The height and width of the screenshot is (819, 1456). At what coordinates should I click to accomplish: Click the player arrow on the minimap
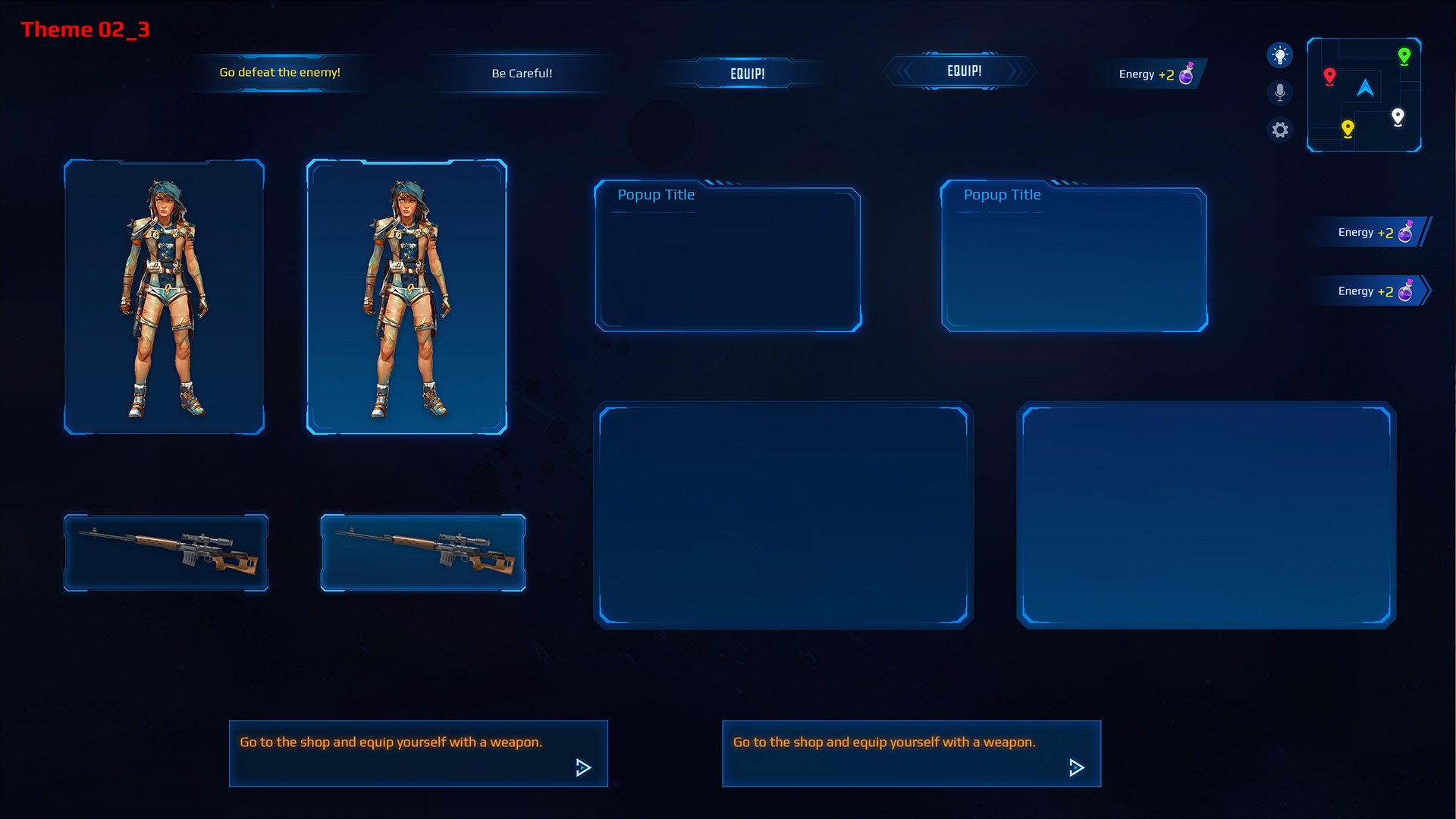coord(1365,89)
